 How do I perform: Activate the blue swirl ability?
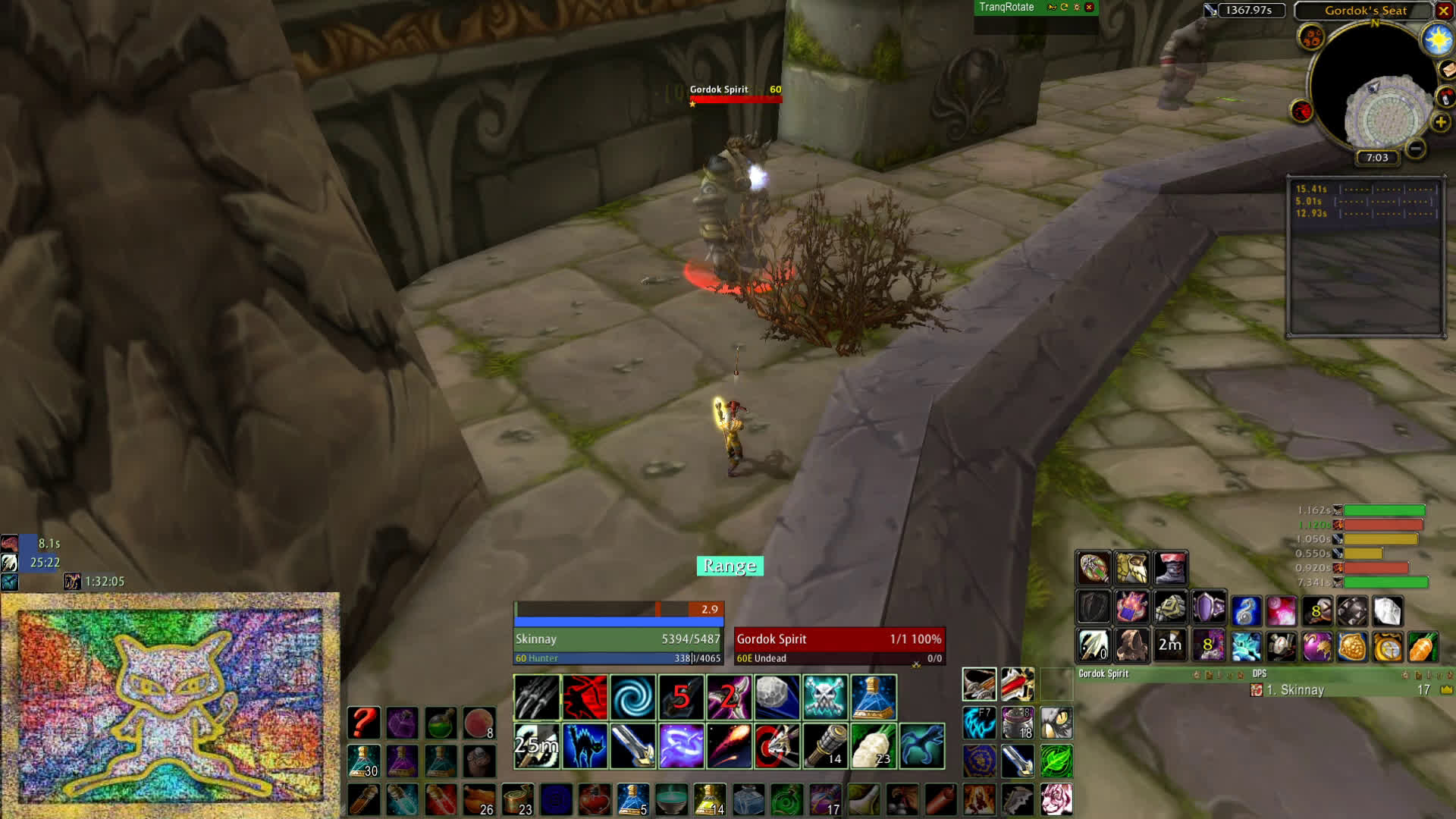click(633, 697)
